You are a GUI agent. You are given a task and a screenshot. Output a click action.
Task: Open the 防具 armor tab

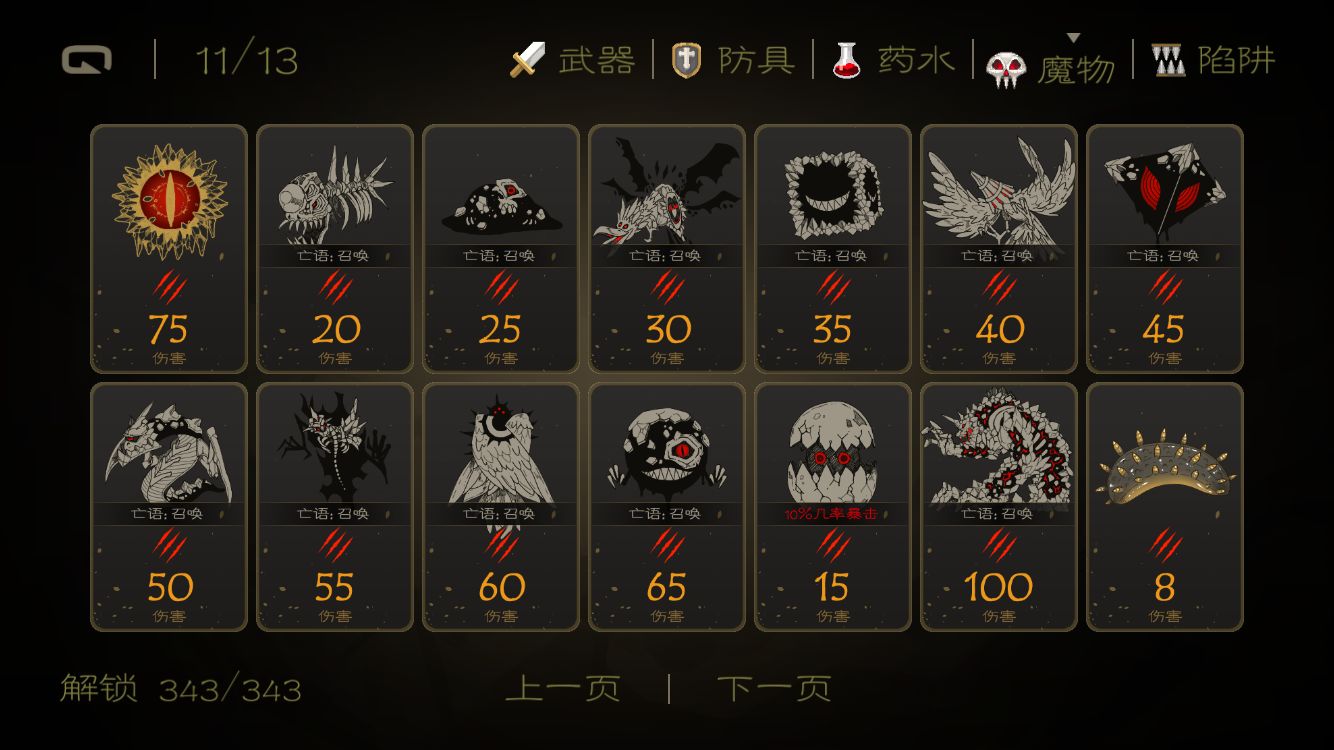point(734,61)
